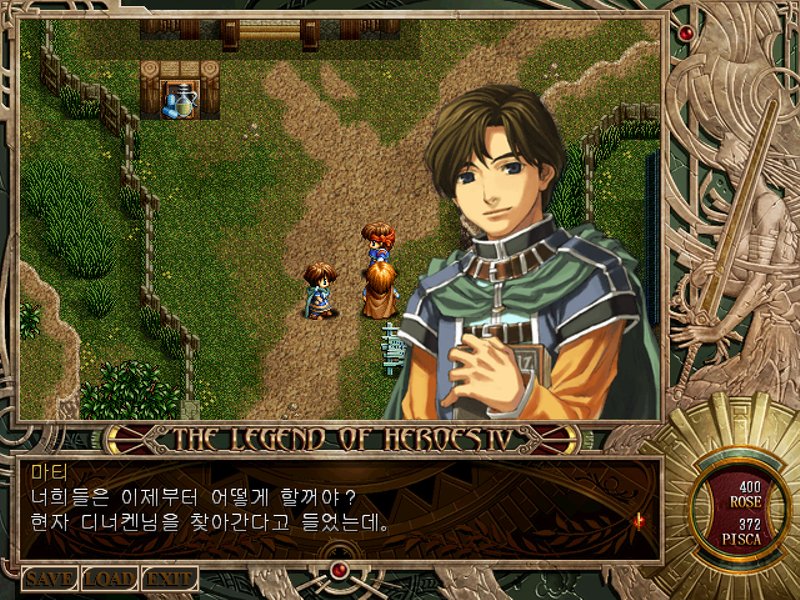This screenshot has width=800, height=600.
Task: Advance the dialogue with the red arrow
Action: [638, 520]
